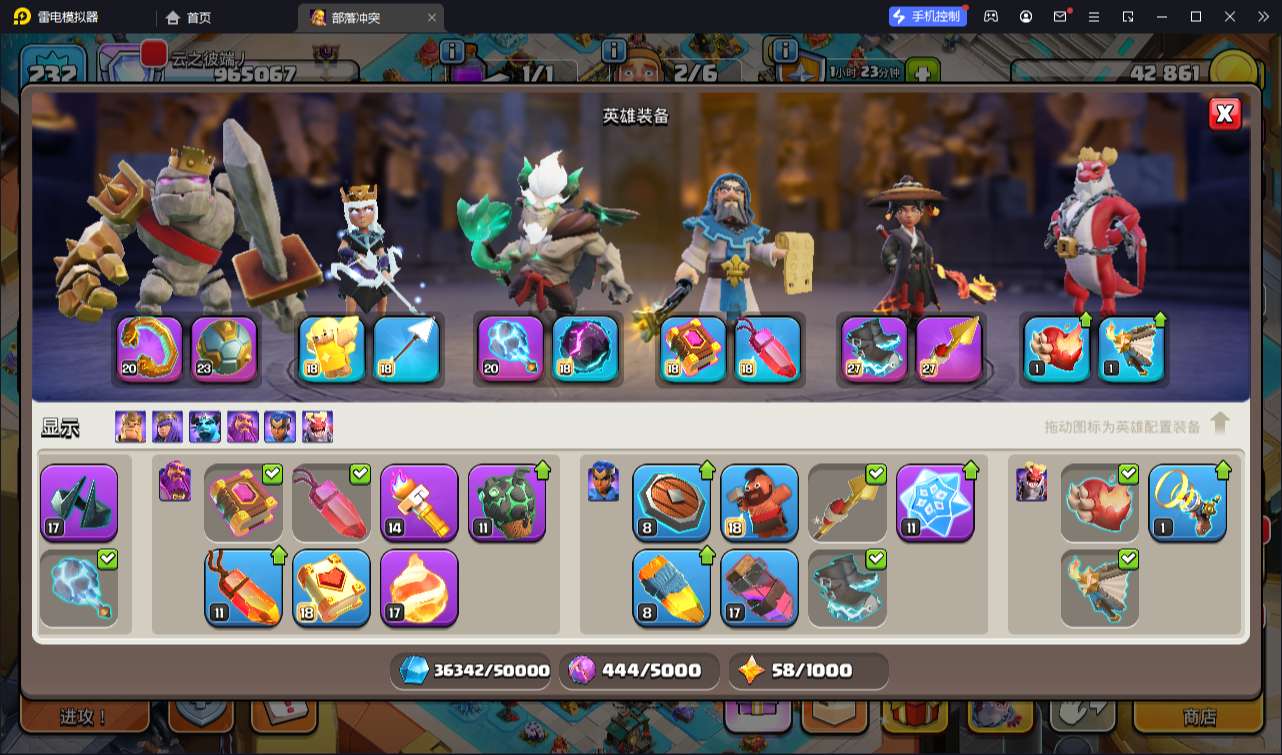Minimize the emulator window

pyautogui.click(x=1161, y=17)
